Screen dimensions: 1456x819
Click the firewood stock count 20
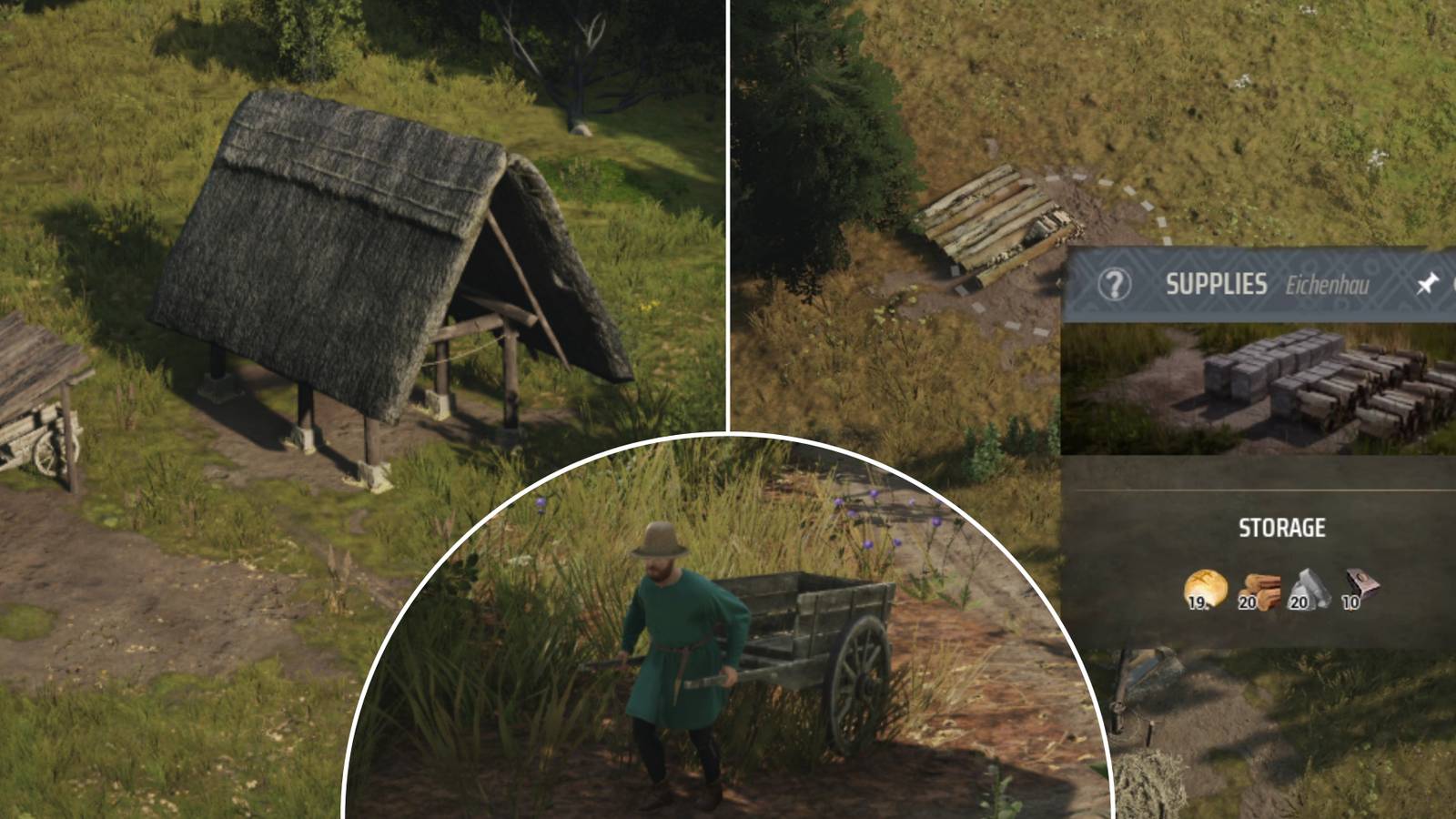coord(1247,602)
